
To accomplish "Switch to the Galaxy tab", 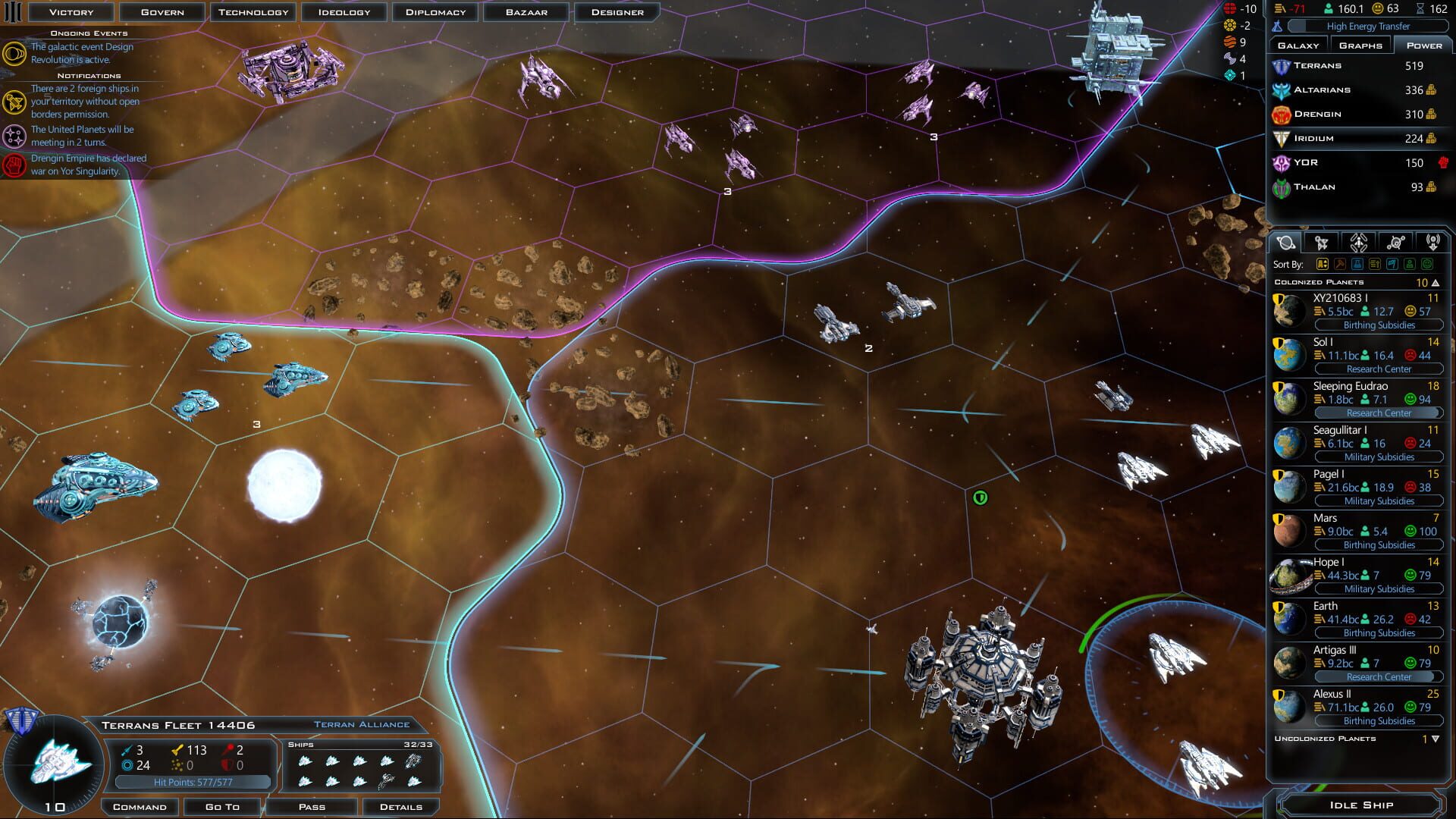I will pyautogui.click(x=1299, y=45).
